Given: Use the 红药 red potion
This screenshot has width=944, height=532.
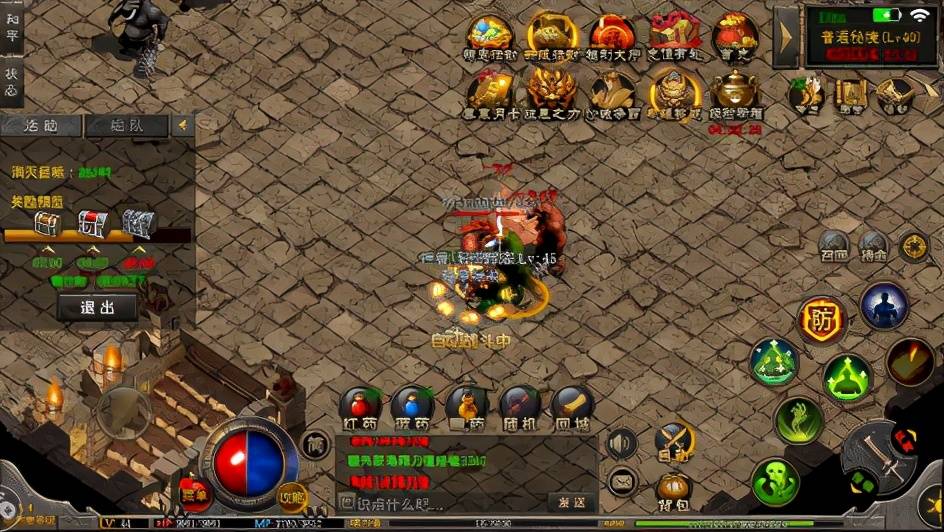Looking at the screenshot, I should pyautogui.click(x=360, y=407).
